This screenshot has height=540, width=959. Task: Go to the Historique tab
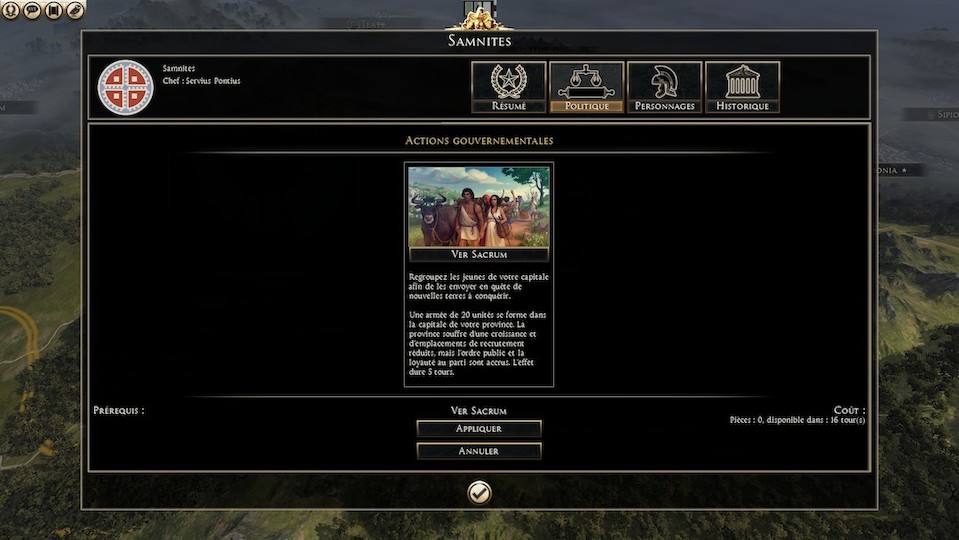(x=742, y=87)
